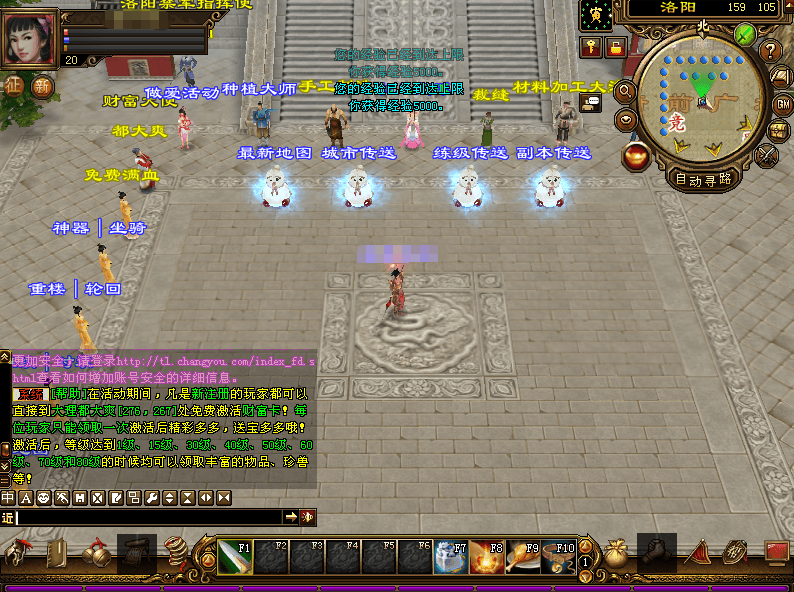
Task: Activate the F1 sword skill slot
Action: [236, 557]
